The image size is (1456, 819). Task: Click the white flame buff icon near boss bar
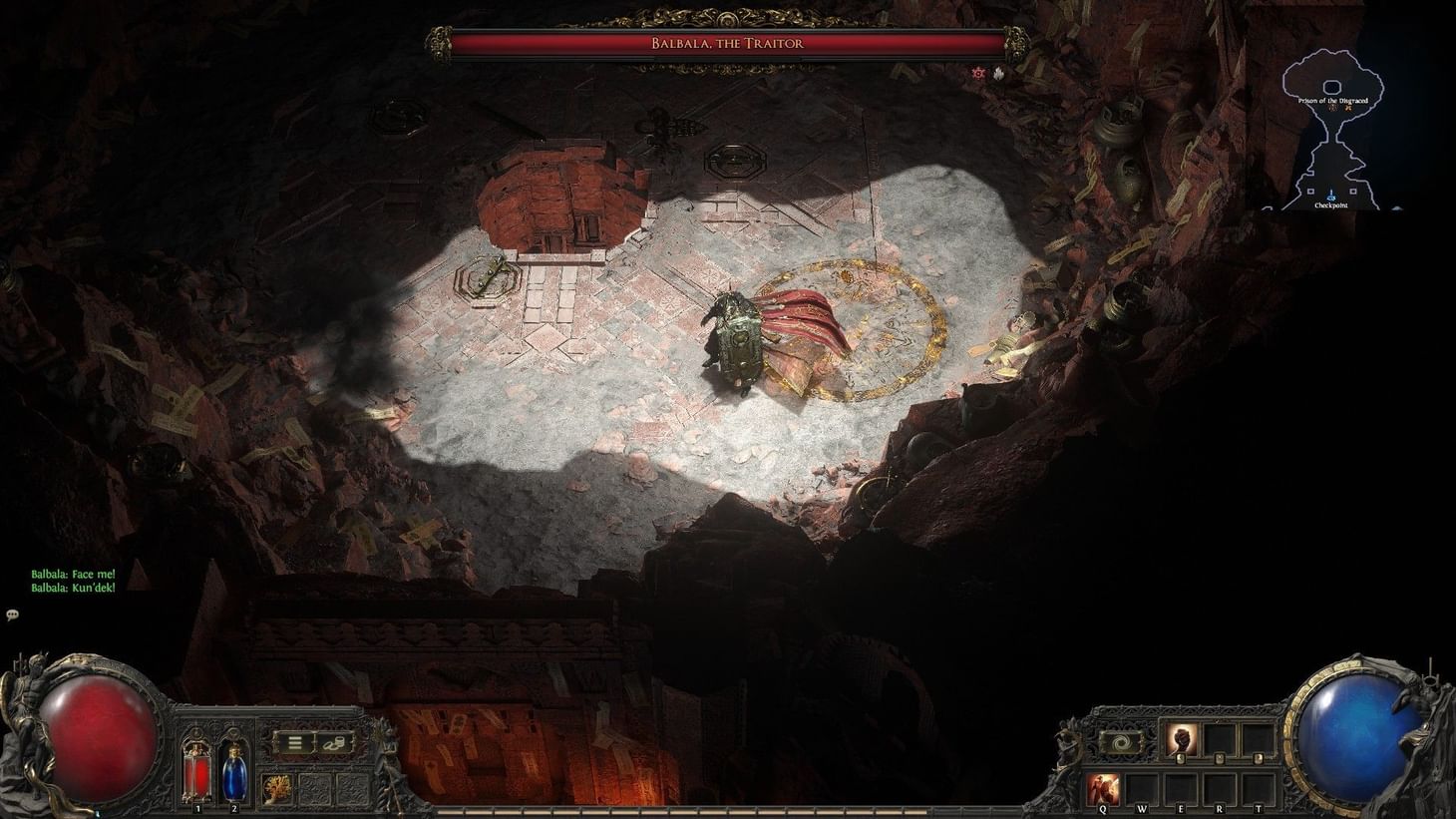[998, 73]
